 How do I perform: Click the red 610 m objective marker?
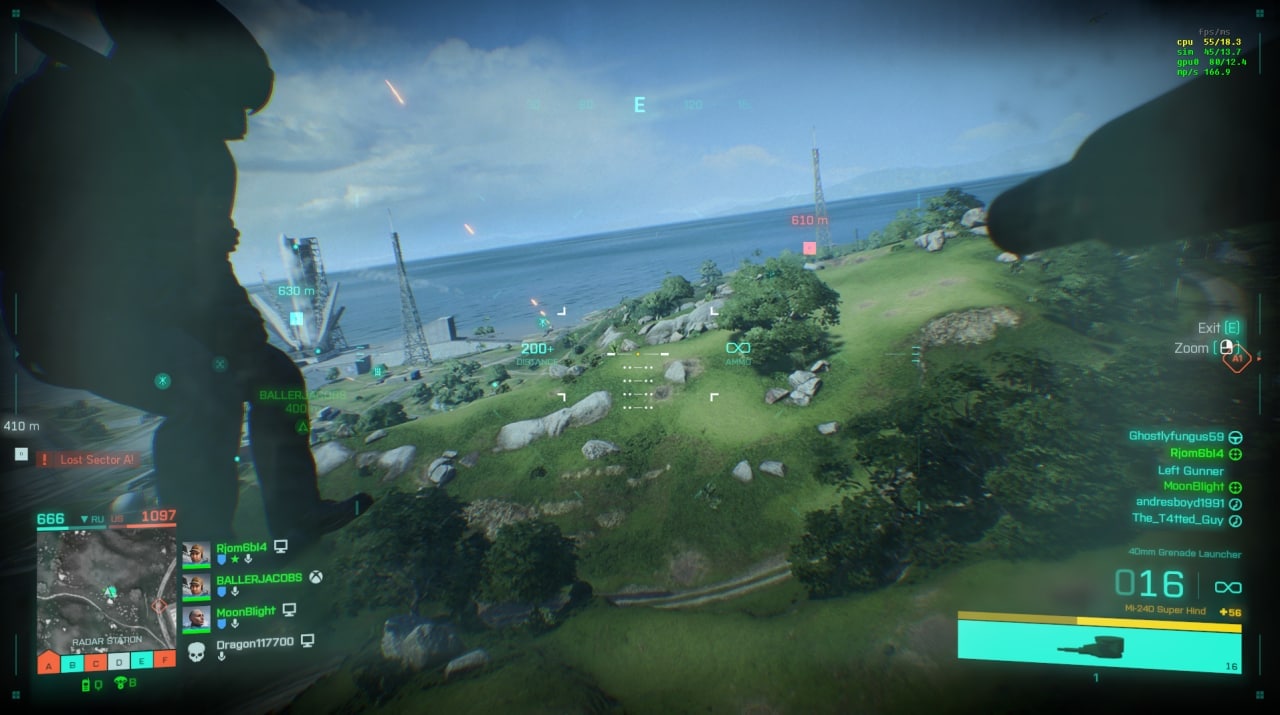809,247
